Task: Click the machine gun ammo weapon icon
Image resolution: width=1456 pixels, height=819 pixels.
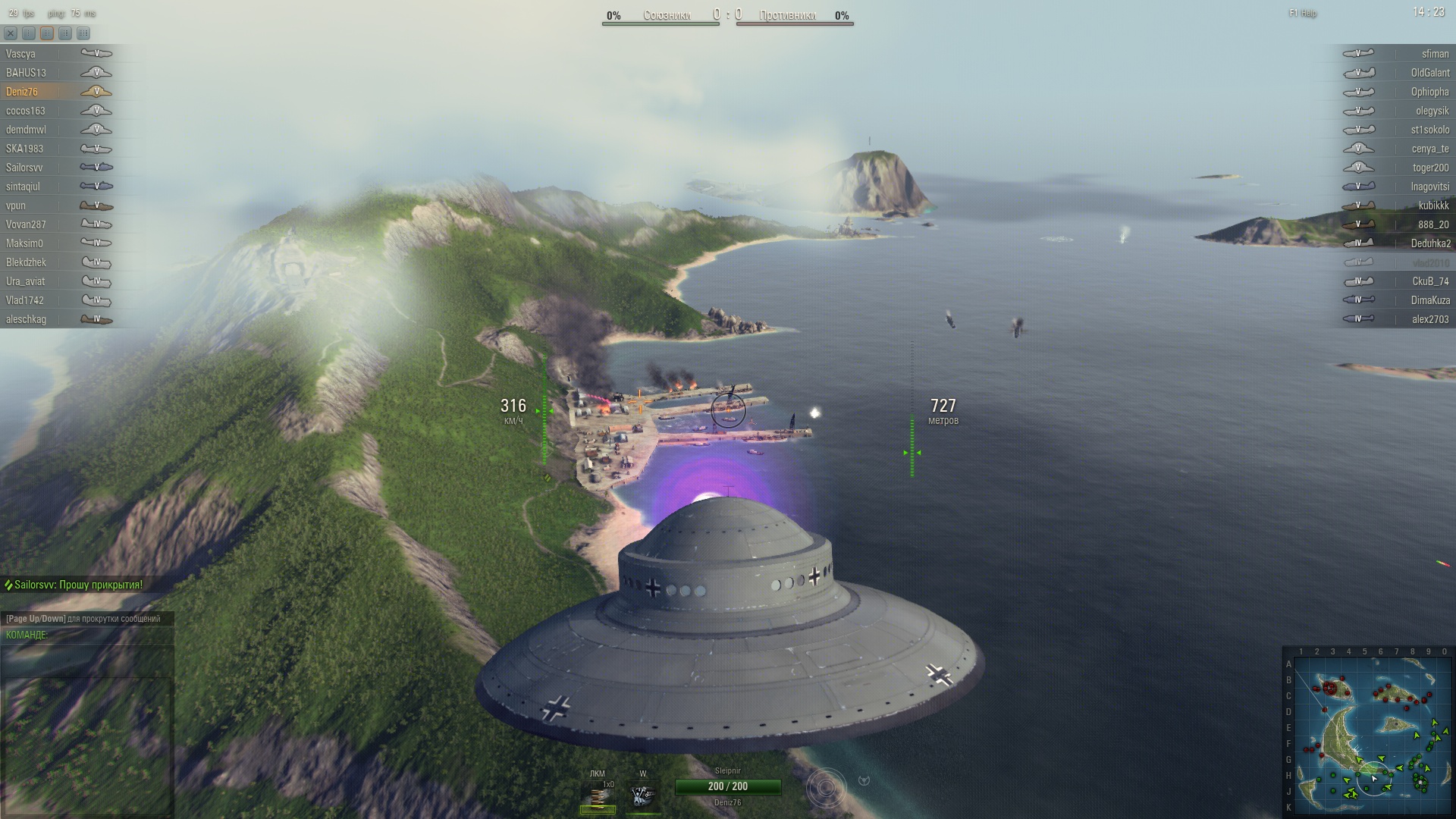Action: pyautogui.click(x=598, y=796)
